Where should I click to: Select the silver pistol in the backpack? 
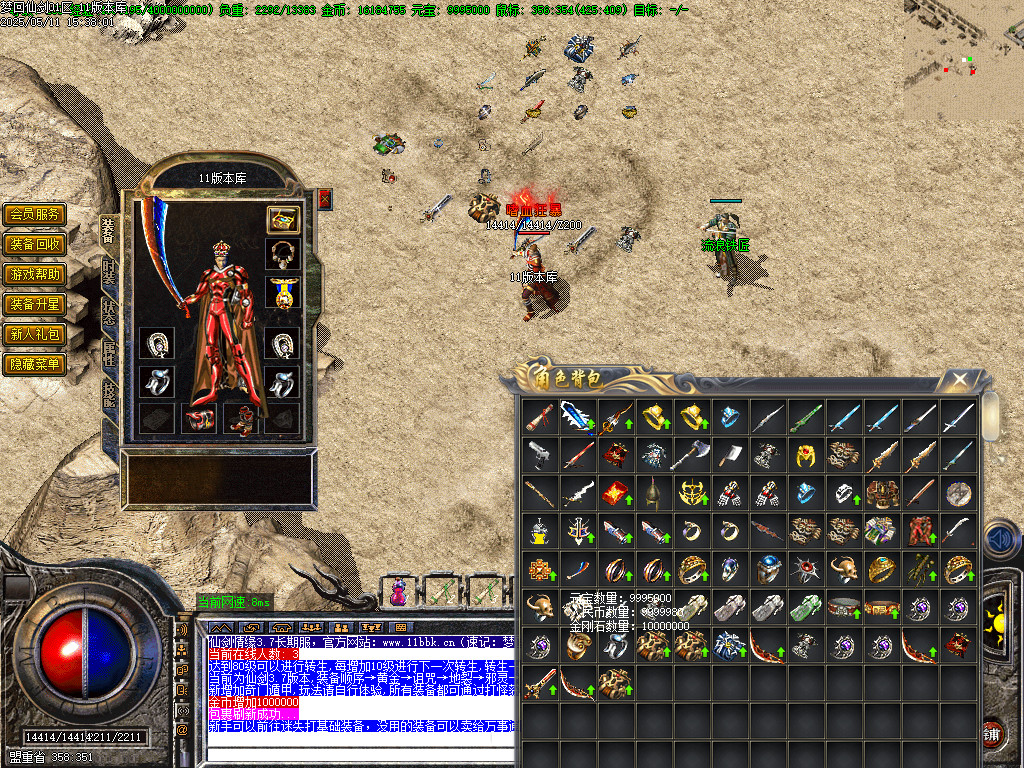[540, 455]
